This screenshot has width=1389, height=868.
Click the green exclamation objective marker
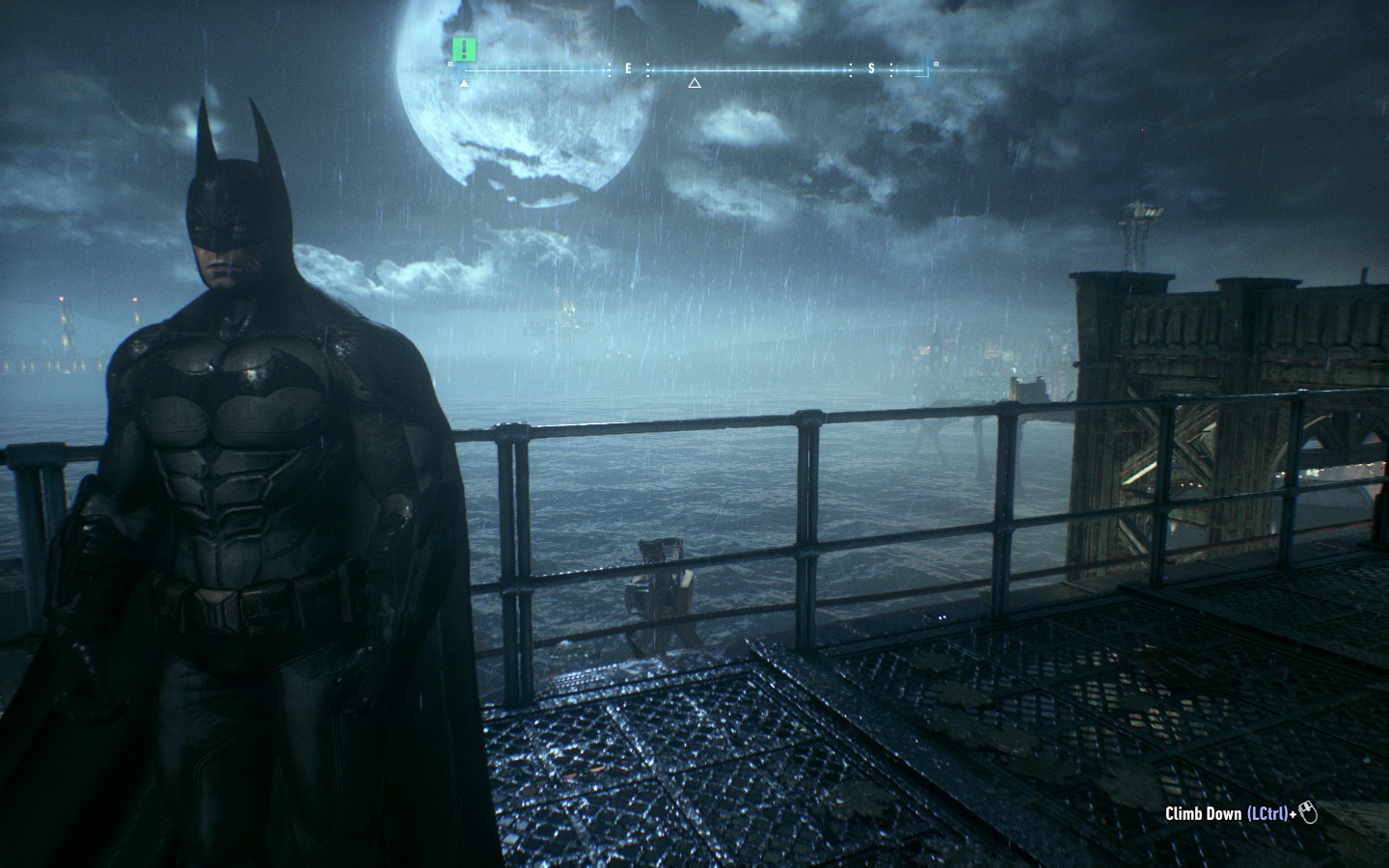(465, 48)
